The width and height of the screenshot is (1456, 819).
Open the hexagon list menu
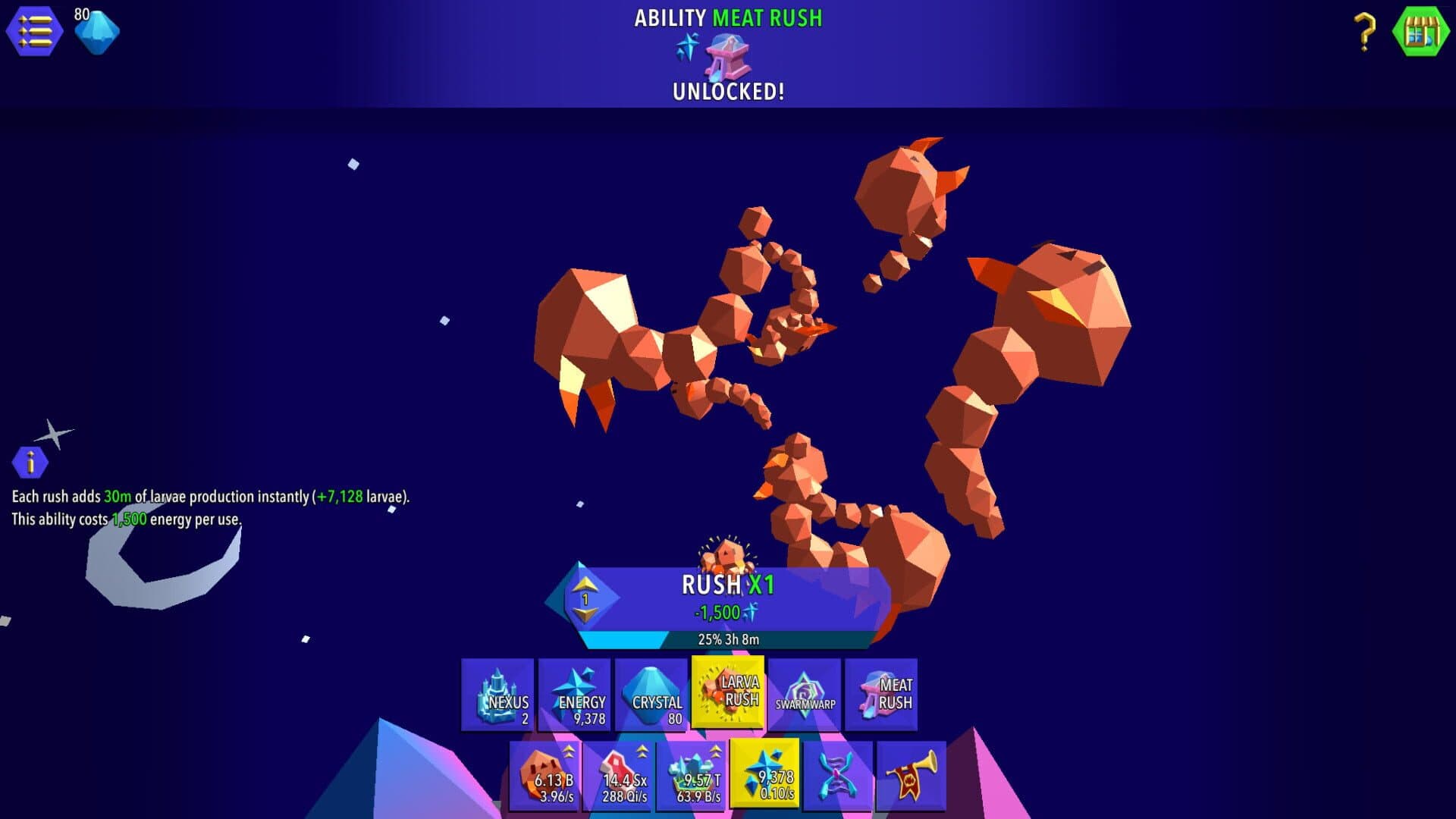pyautogui.click(x=34, y=31)
